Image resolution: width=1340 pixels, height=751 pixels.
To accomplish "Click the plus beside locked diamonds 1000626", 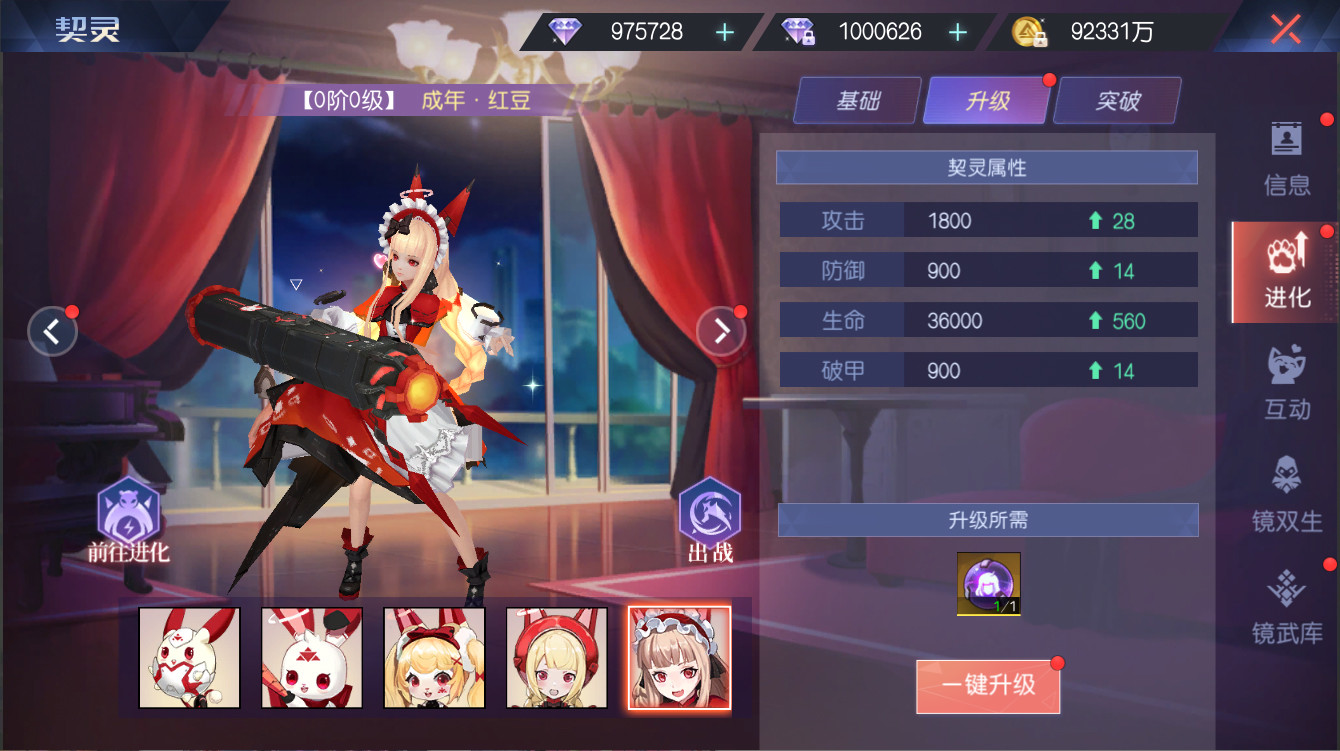I will pyautogui.click(x=958, y=31).
